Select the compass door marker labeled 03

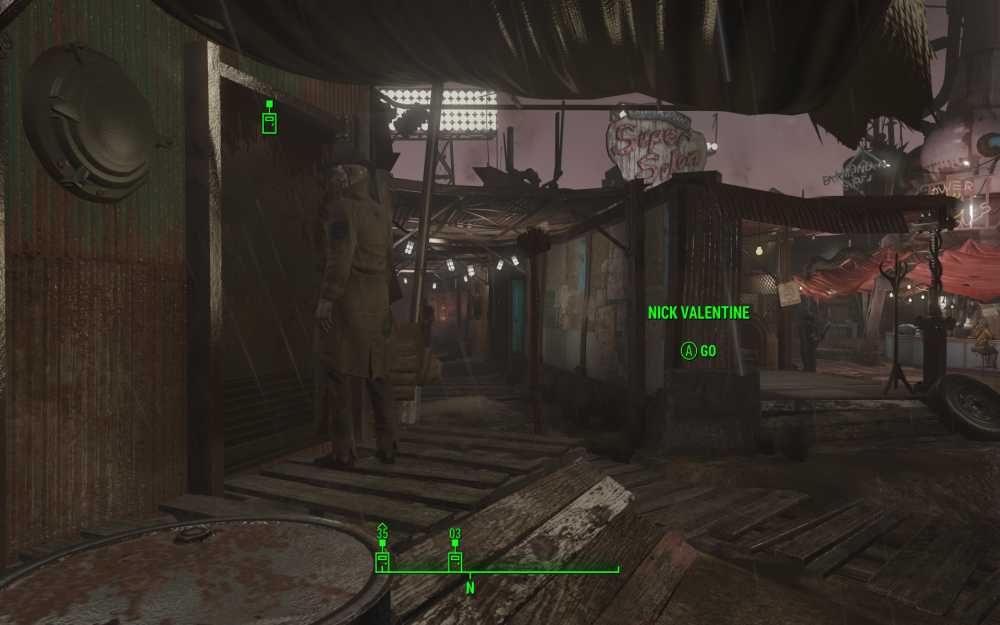click(455, 560)
